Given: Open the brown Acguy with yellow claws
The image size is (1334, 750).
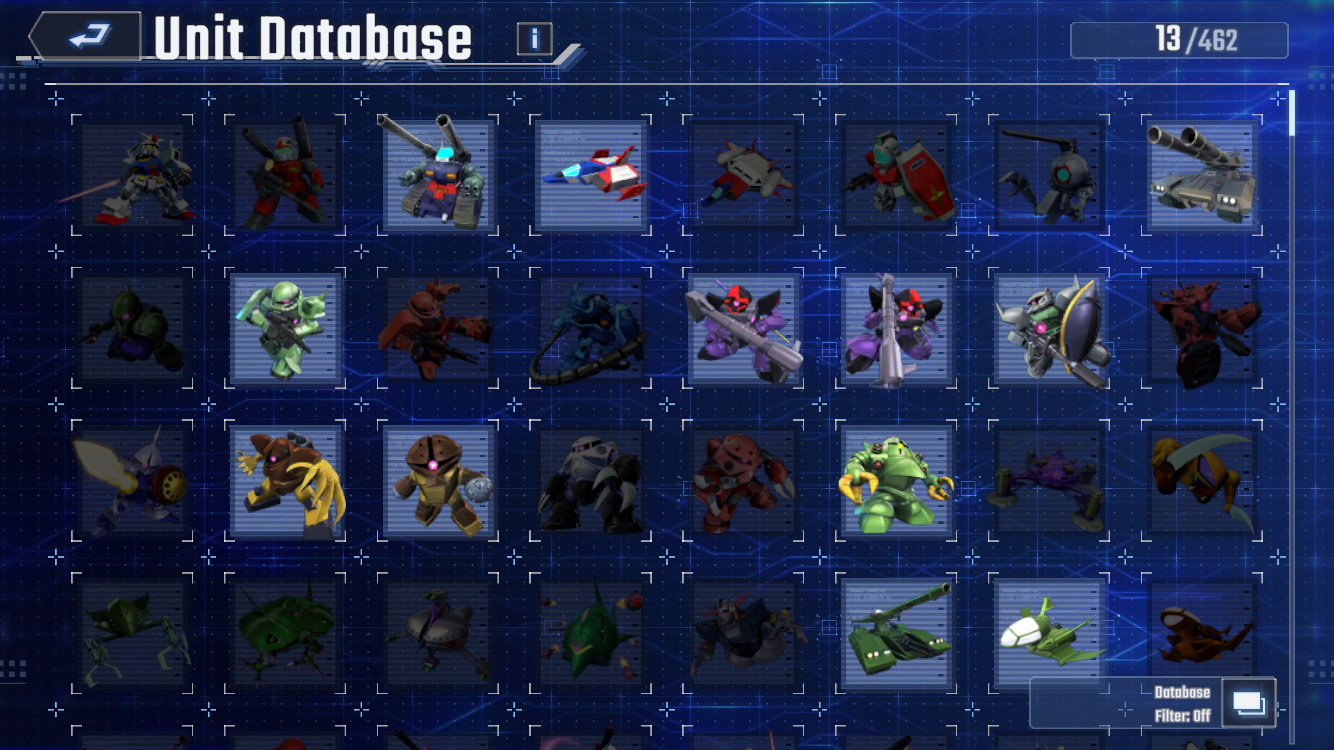Looking at the screenshot, I should pyautogui.click(x=286, y=482).
